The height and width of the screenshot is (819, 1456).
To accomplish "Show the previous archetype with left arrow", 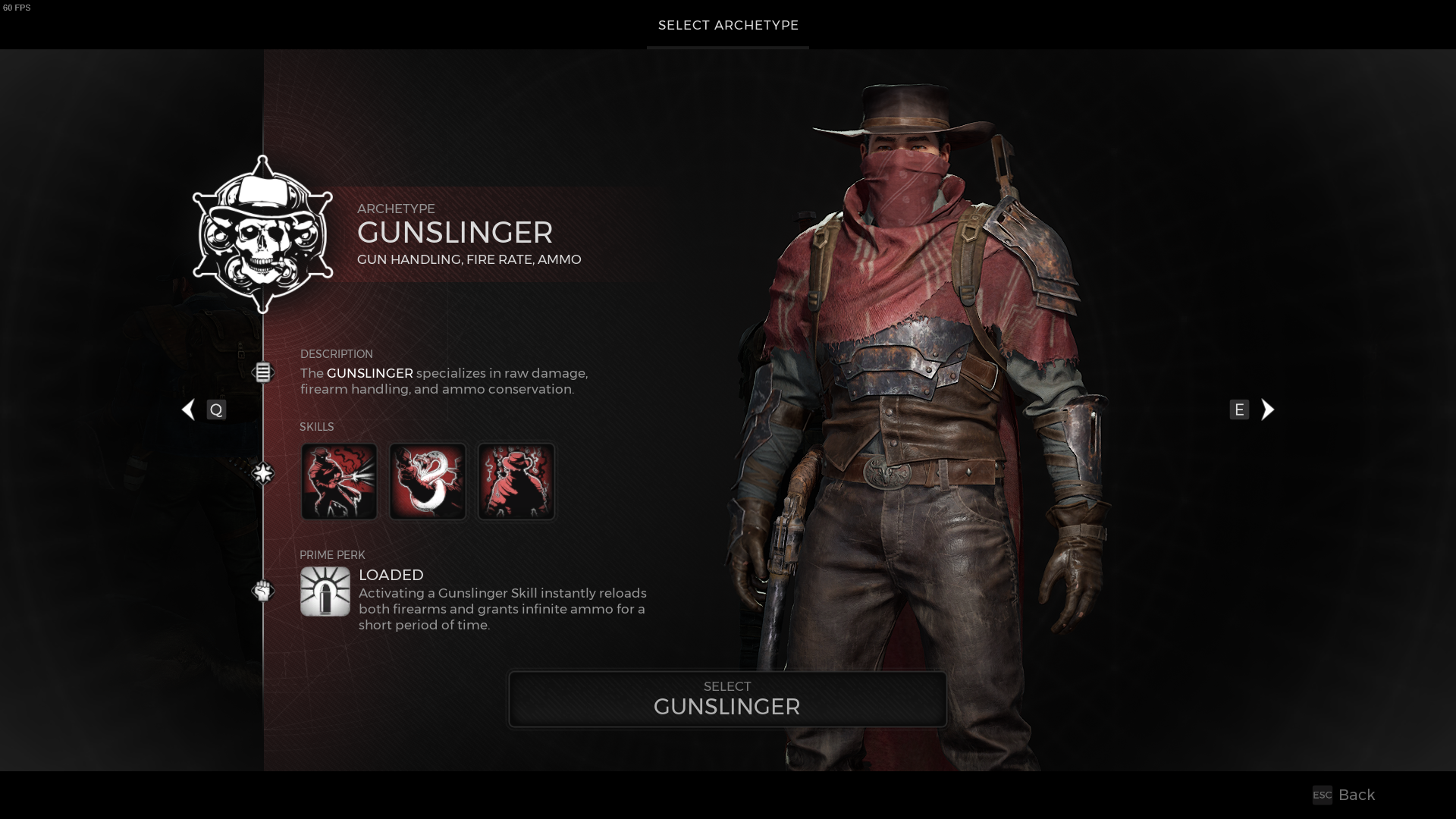I will pos(189,409).
